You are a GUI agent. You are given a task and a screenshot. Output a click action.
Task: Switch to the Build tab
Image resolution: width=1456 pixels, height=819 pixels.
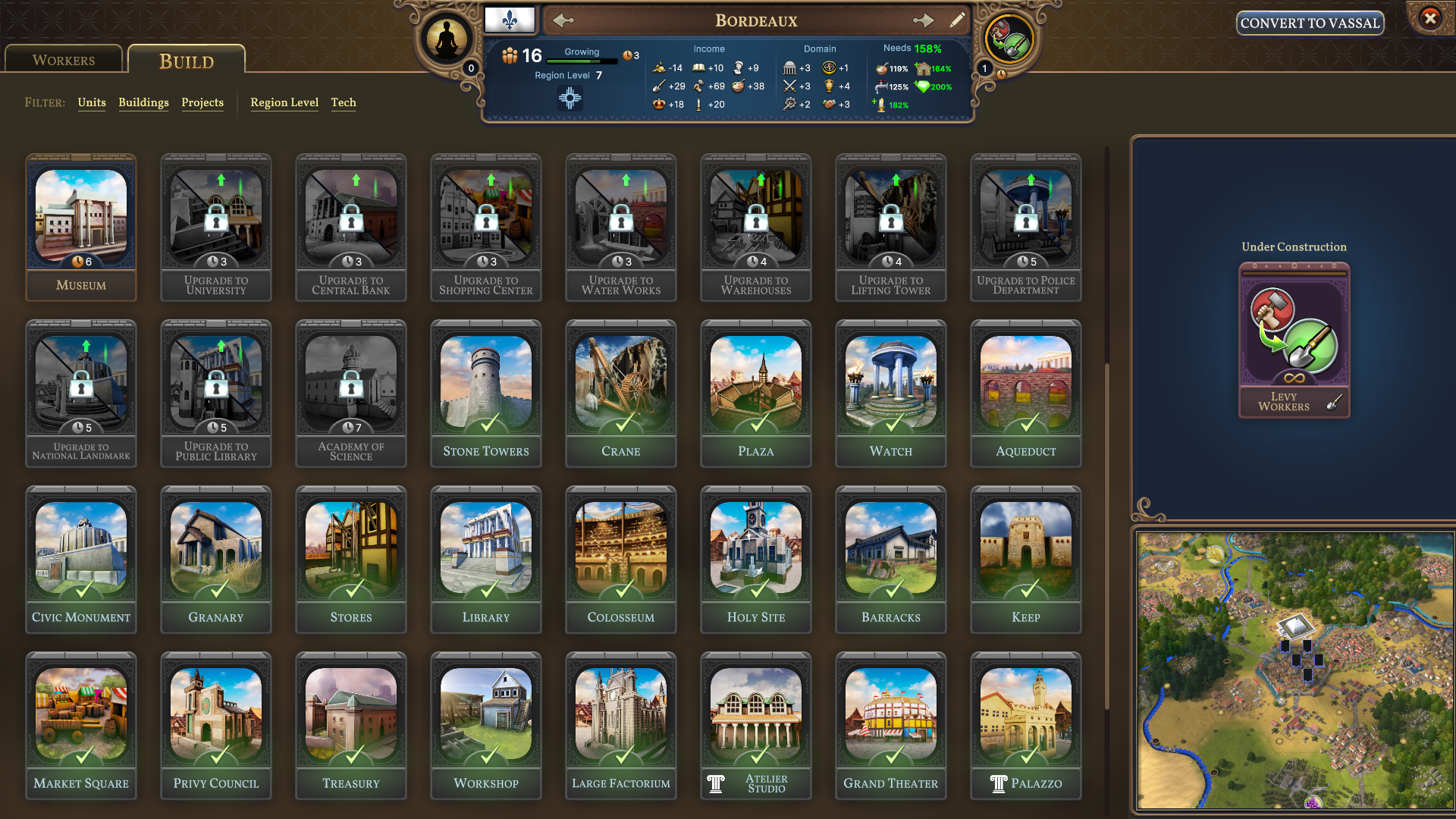click(x=186, y=61)
